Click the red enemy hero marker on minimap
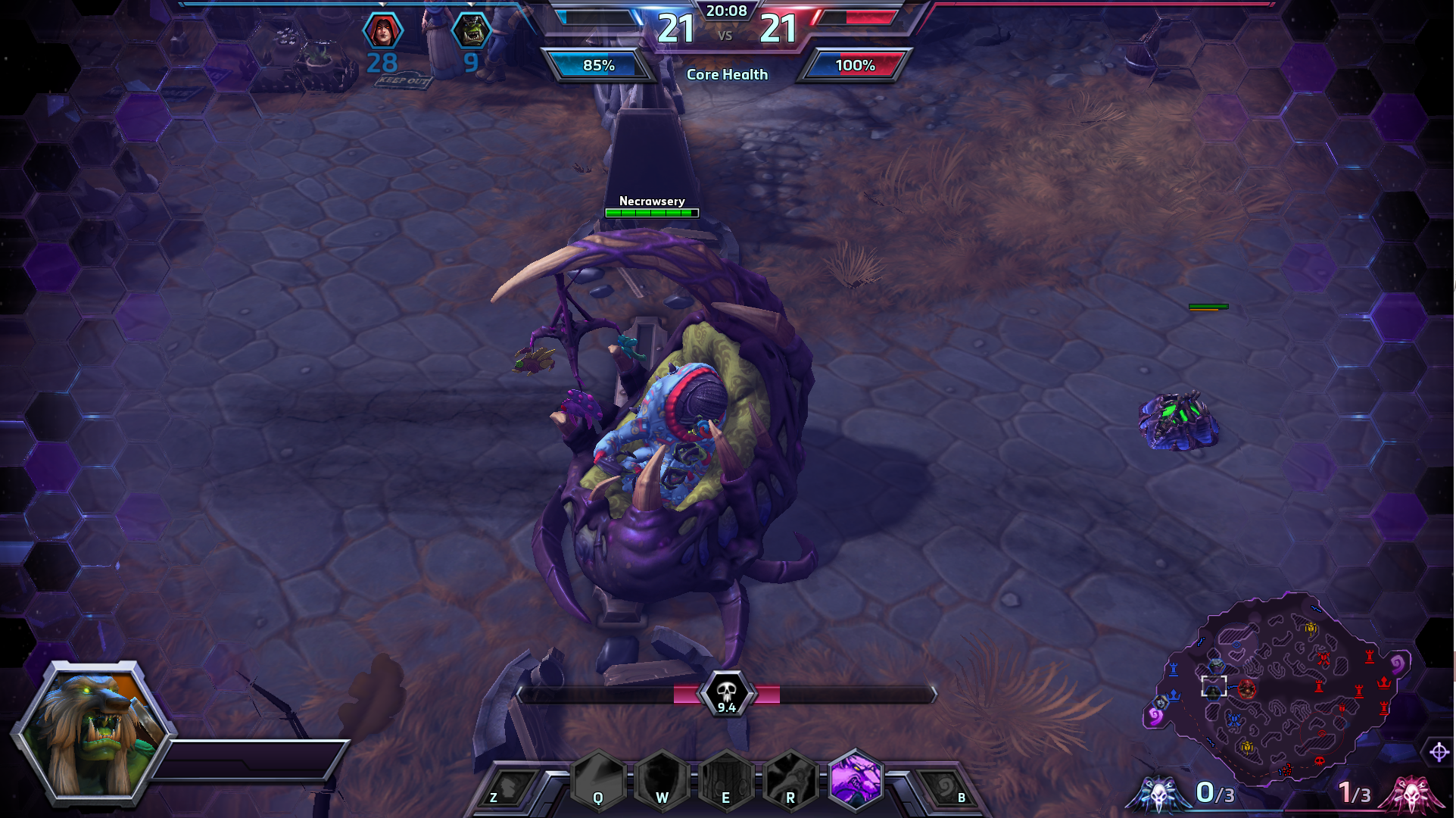 click(x=1246, y=689)
